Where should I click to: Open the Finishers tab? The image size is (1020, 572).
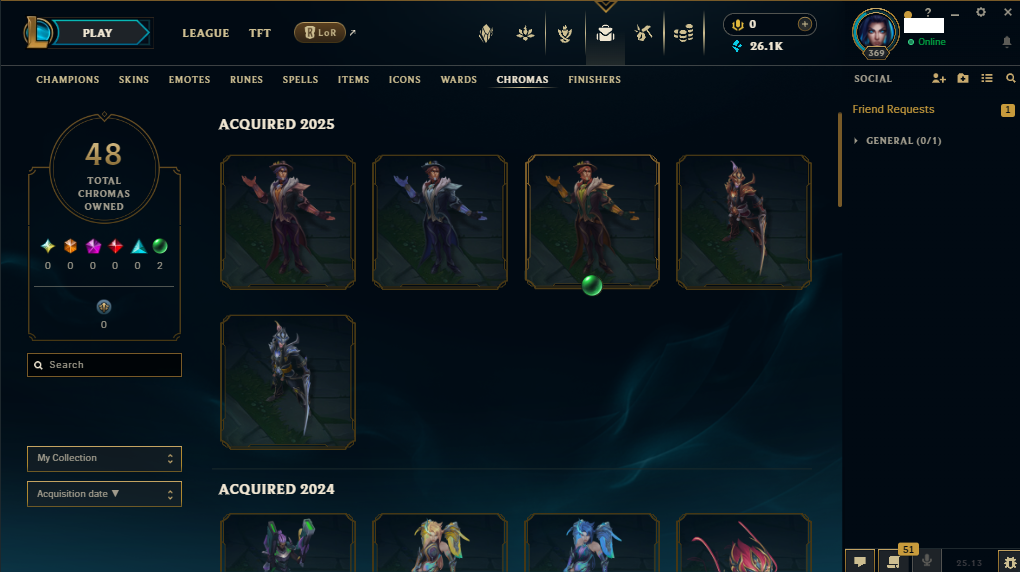[594, 80]
